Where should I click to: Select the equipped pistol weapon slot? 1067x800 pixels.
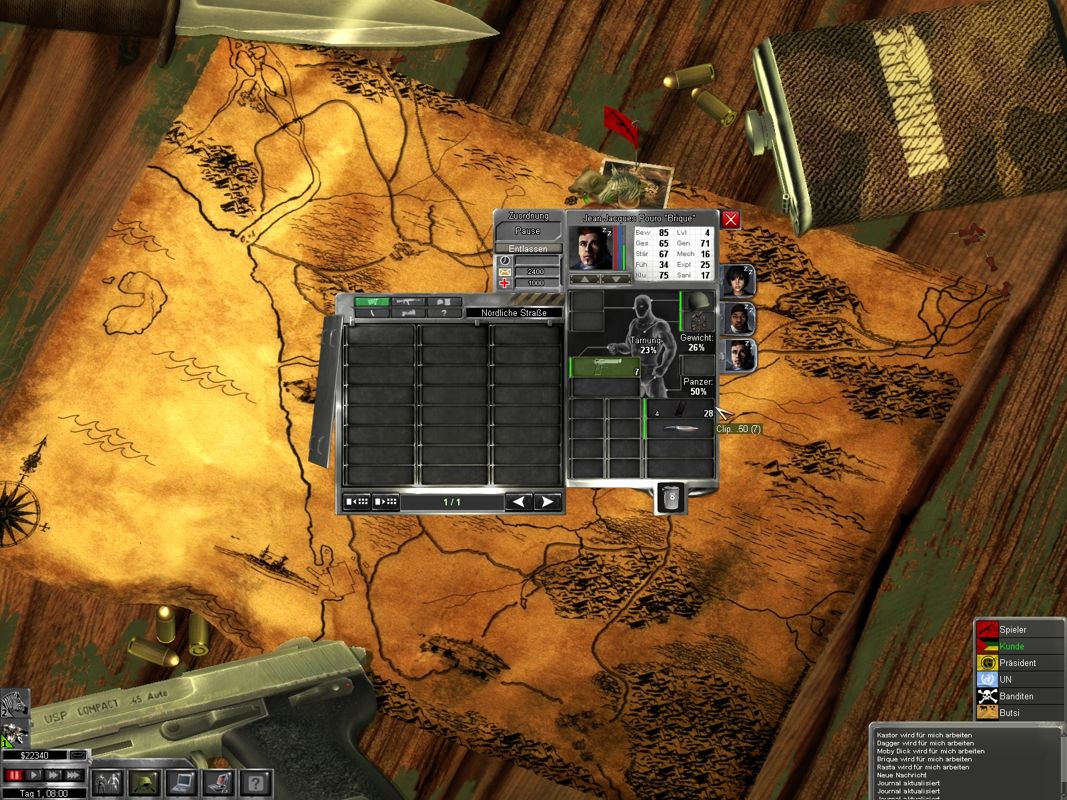[604, 367]
